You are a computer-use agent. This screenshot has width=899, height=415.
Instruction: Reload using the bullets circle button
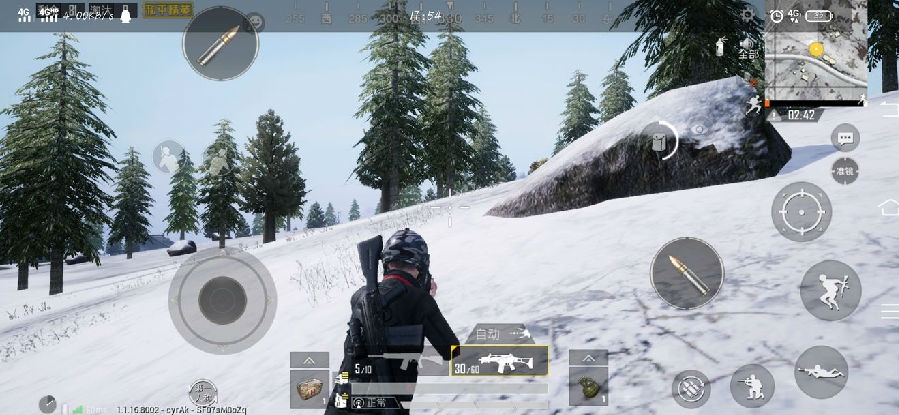tap(691, 389)
